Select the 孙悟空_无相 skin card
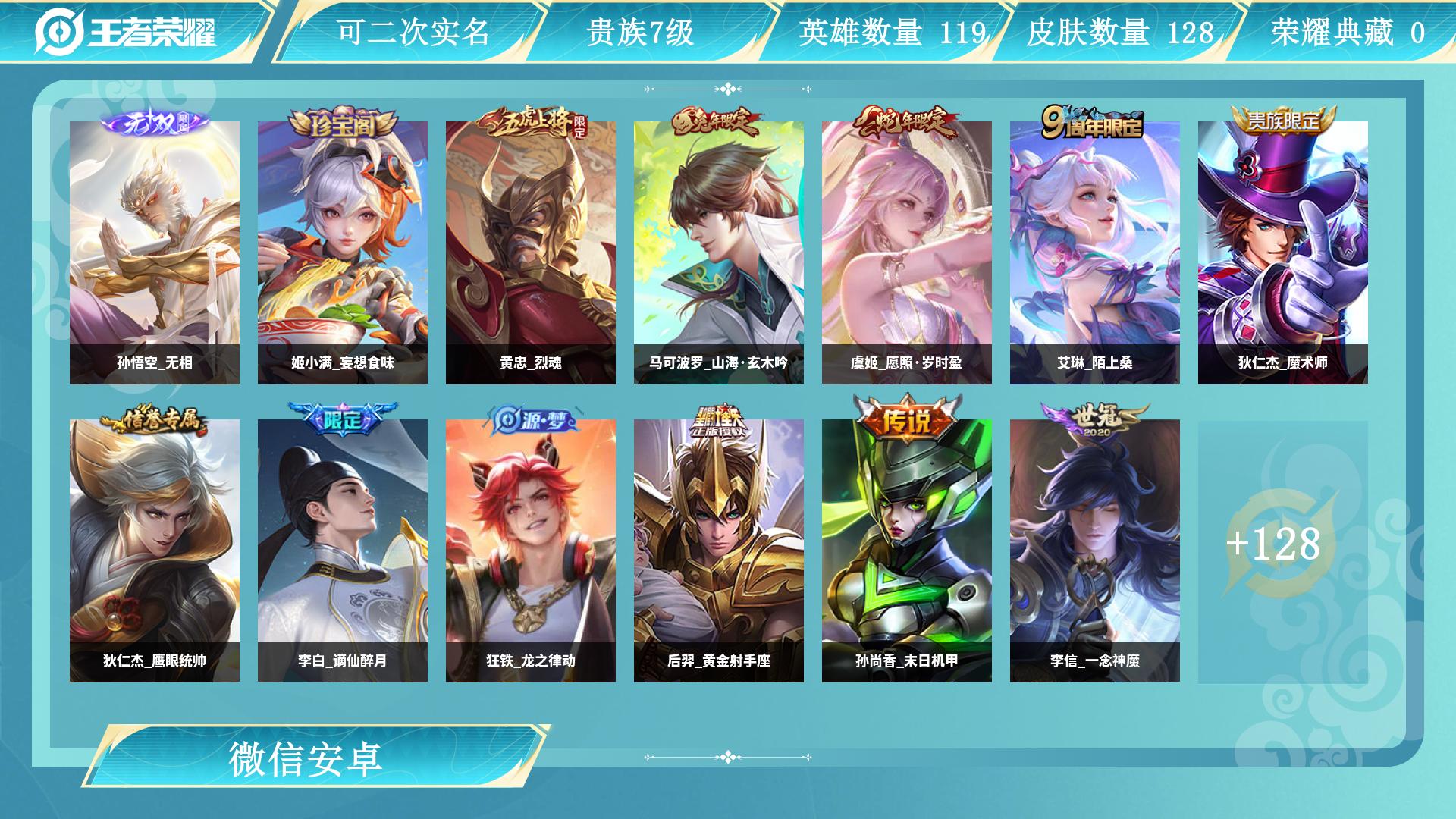This screenshot has width=1456, height=819. (155, 253)
